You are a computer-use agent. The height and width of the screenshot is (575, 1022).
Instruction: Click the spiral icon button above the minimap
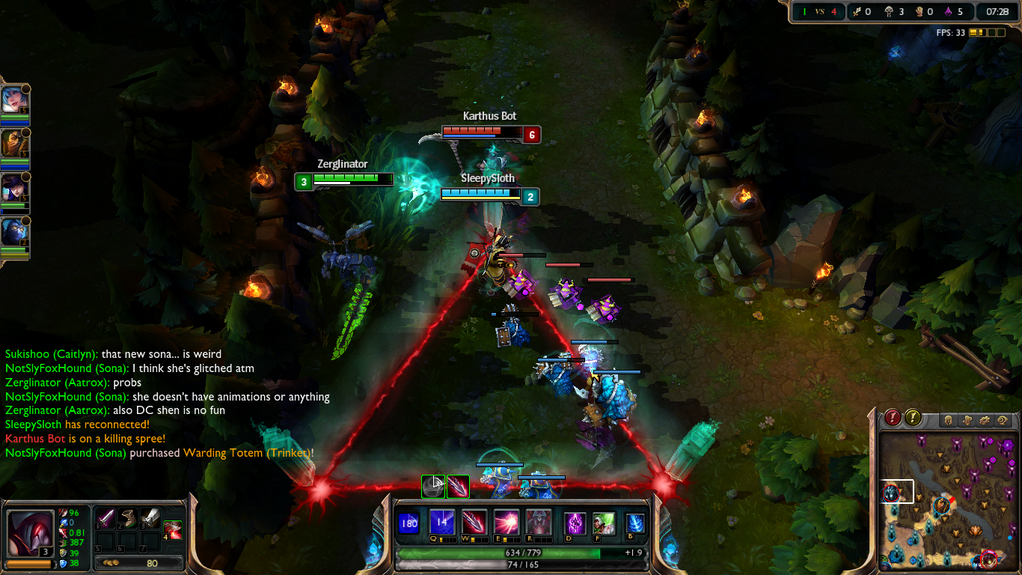(x=1003, y=421)
